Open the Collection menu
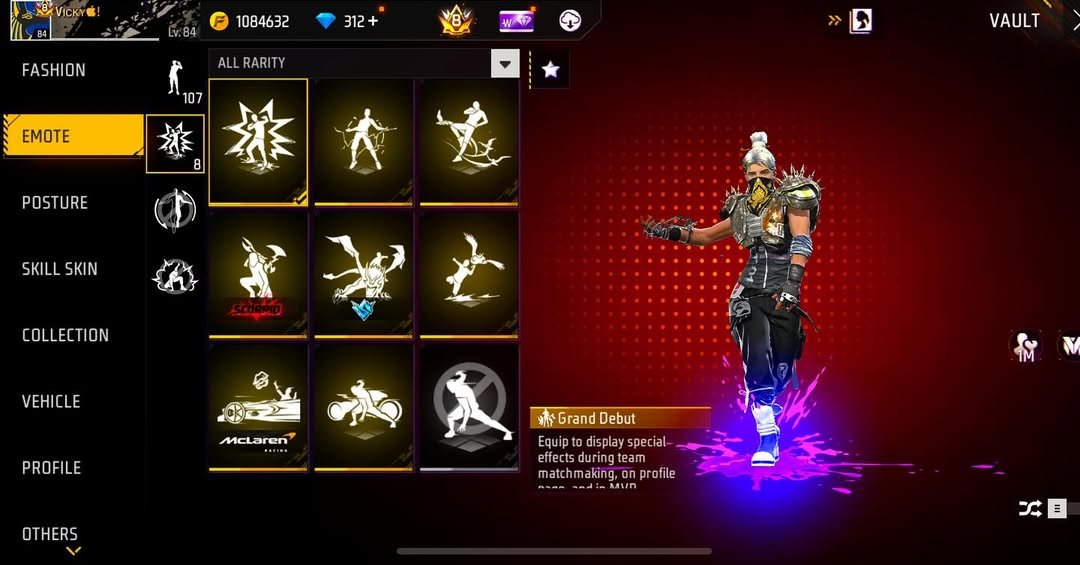 [65, 335]
